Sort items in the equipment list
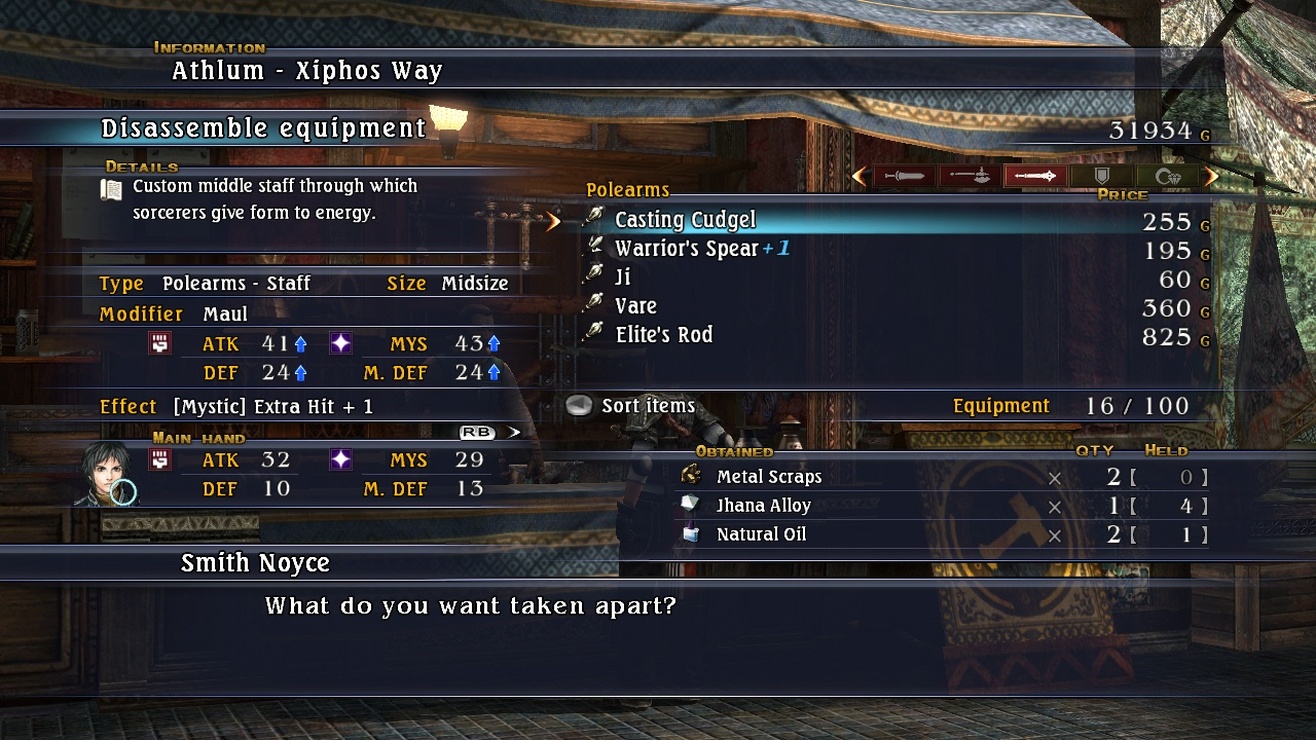The height and width of the screenshot is (740, 1316). [x=648, y=406]
